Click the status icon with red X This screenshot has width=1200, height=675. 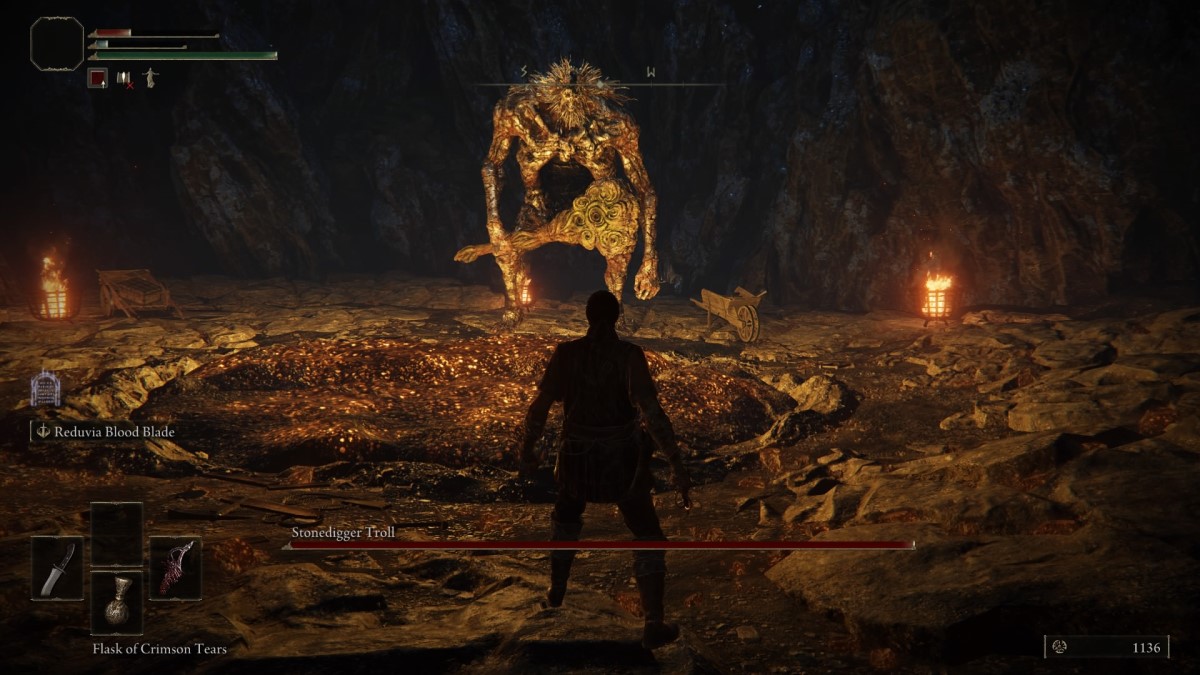125,77
